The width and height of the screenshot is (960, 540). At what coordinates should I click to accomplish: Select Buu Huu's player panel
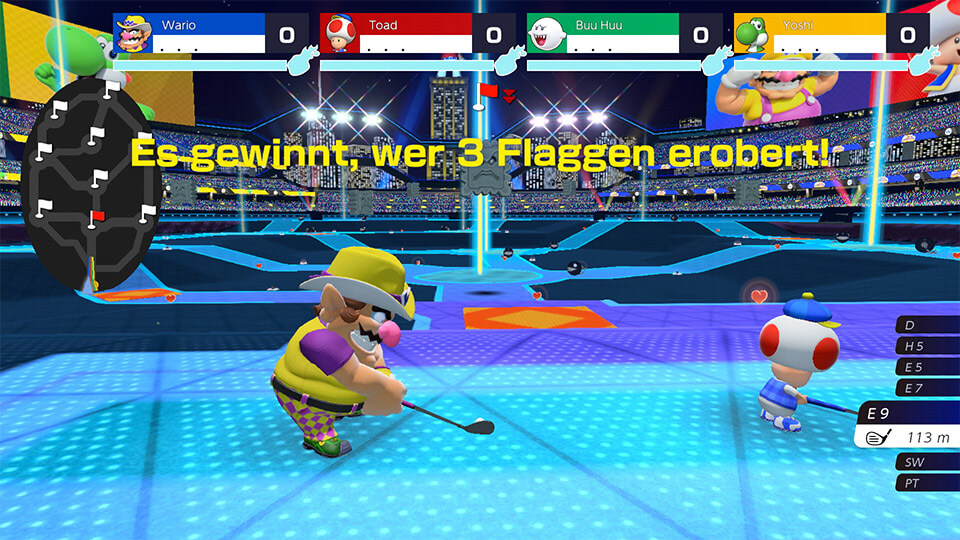click(618, 33)
